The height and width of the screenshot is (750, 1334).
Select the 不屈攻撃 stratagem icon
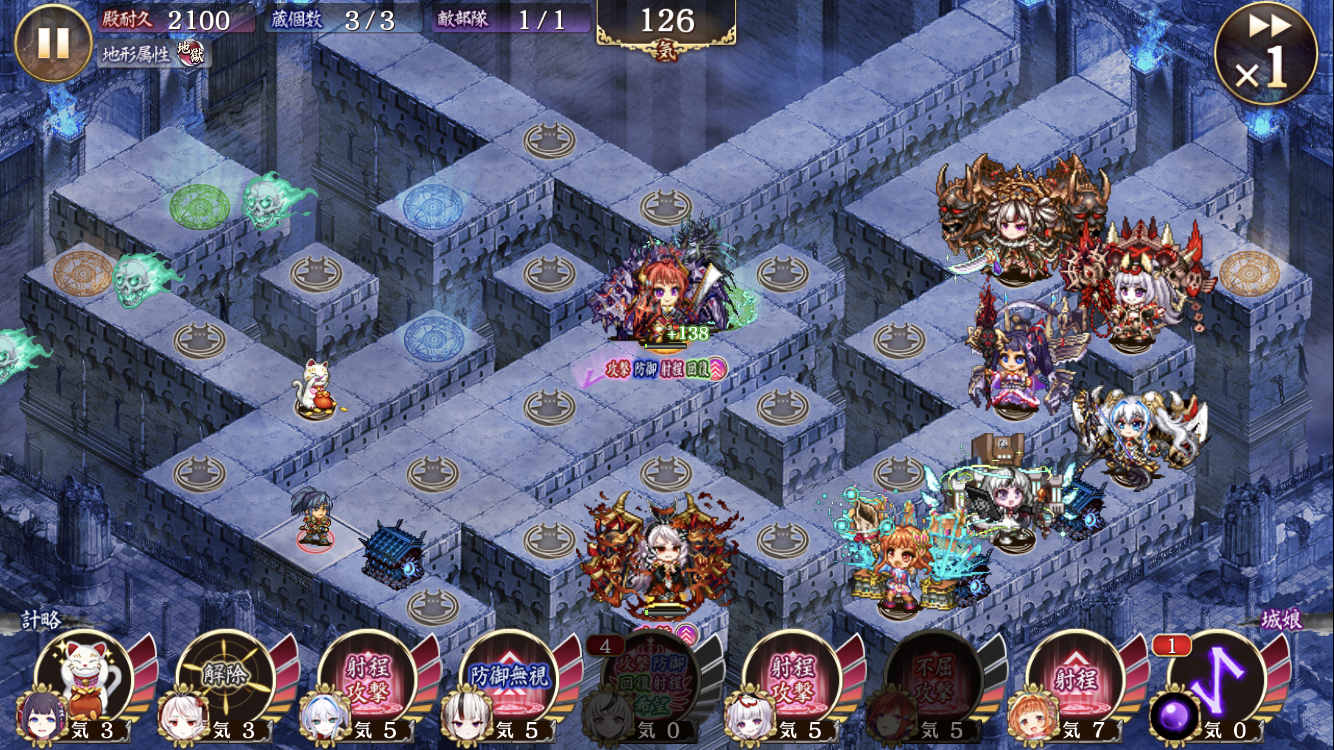(933, 682)
